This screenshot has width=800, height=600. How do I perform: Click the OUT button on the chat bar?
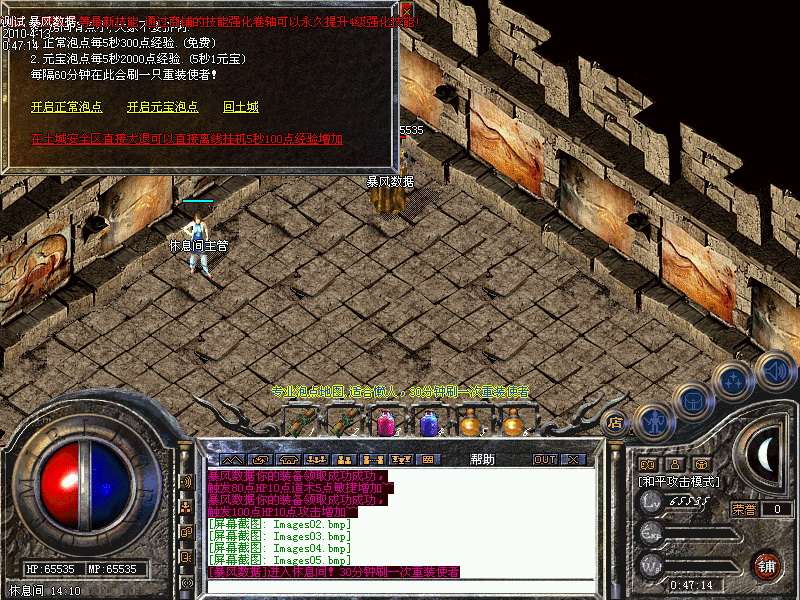(544, 459)
